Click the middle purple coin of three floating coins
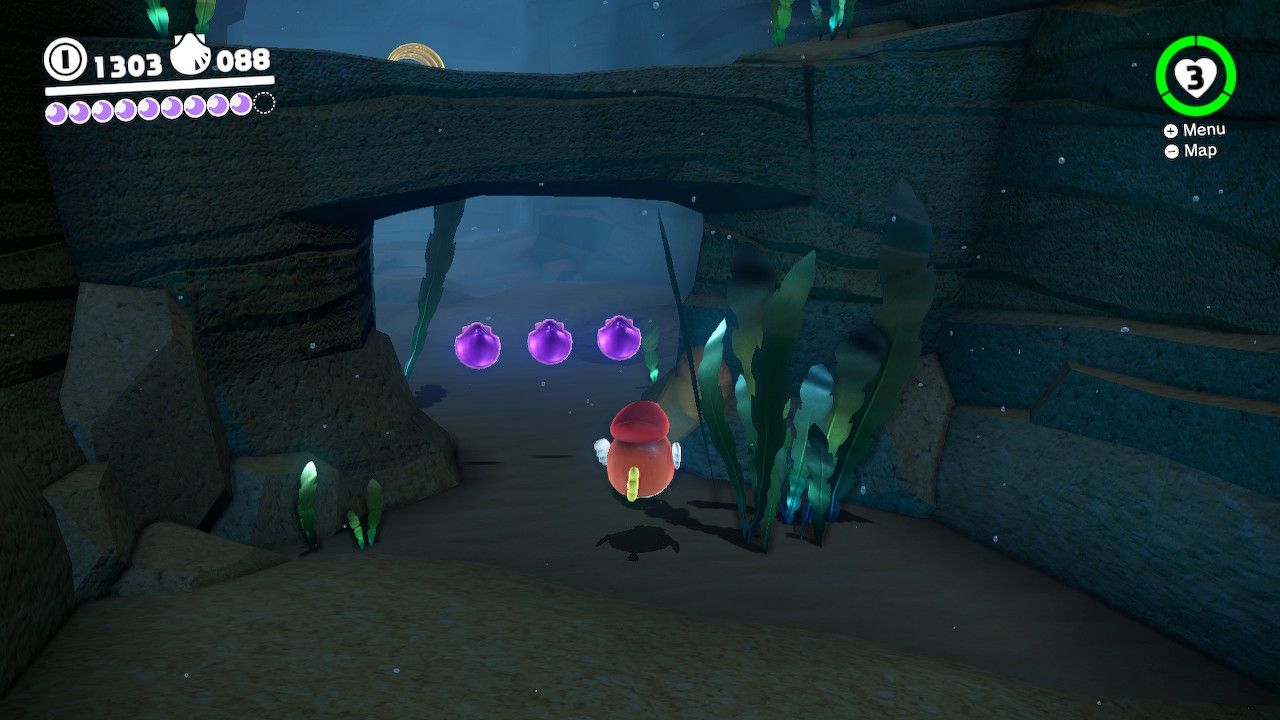Image resolution: width=1280 pixels, height=720 pixels. [548, 340]
